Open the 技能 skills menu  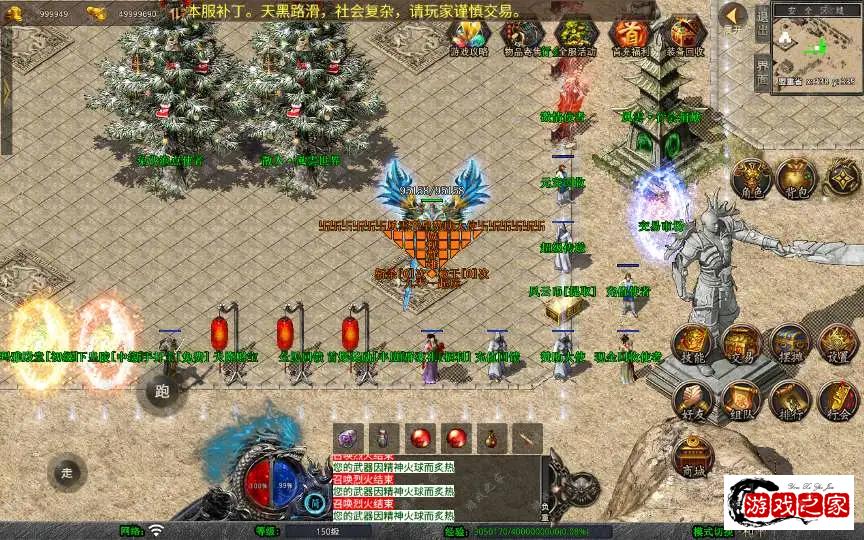(x=691, y=344)
